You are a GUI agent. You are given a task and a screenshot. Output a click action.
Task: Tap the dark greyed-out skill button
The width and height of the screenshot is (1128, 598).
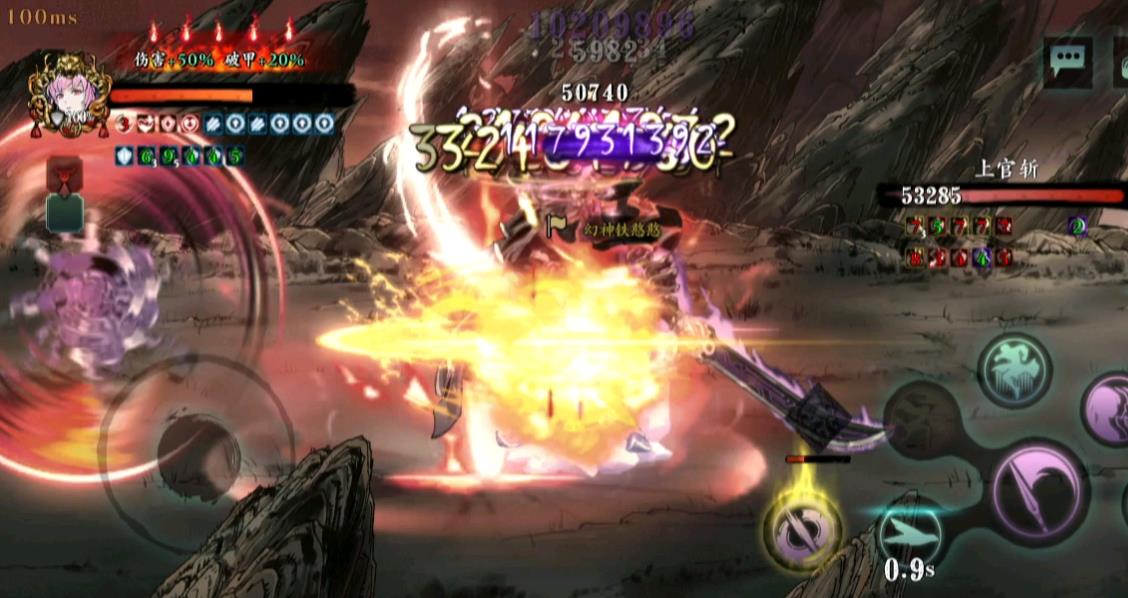(x=923, y=418)
